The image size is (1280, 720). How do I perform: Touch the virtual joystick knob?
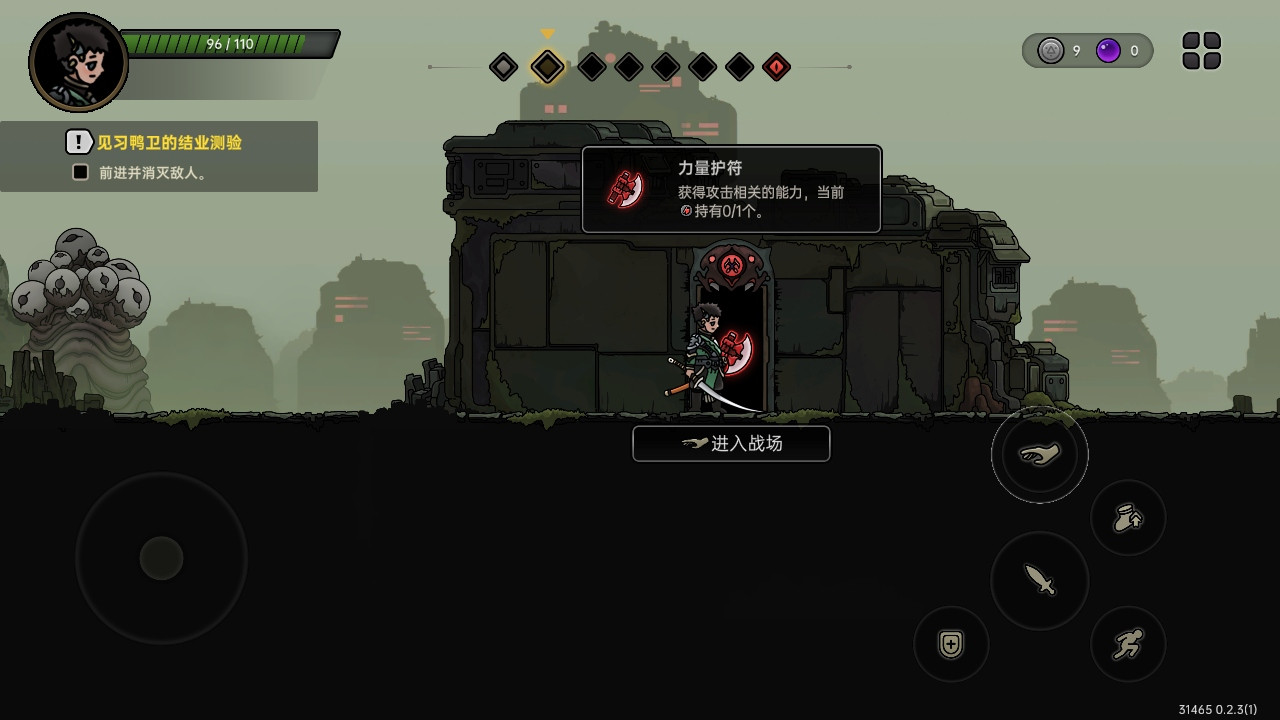coord(161,558)
